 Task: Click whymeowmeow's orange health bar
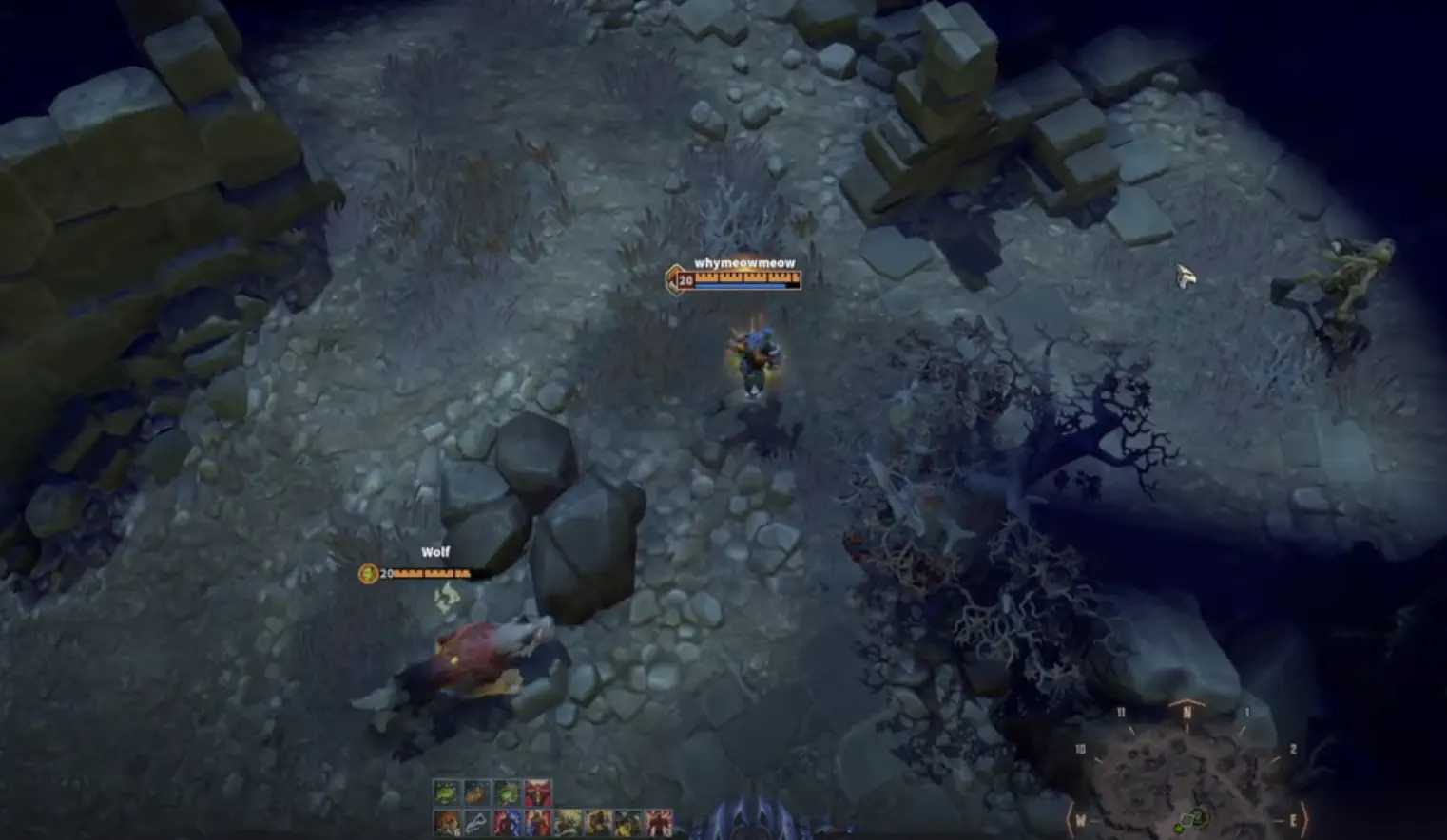(746, 279)
